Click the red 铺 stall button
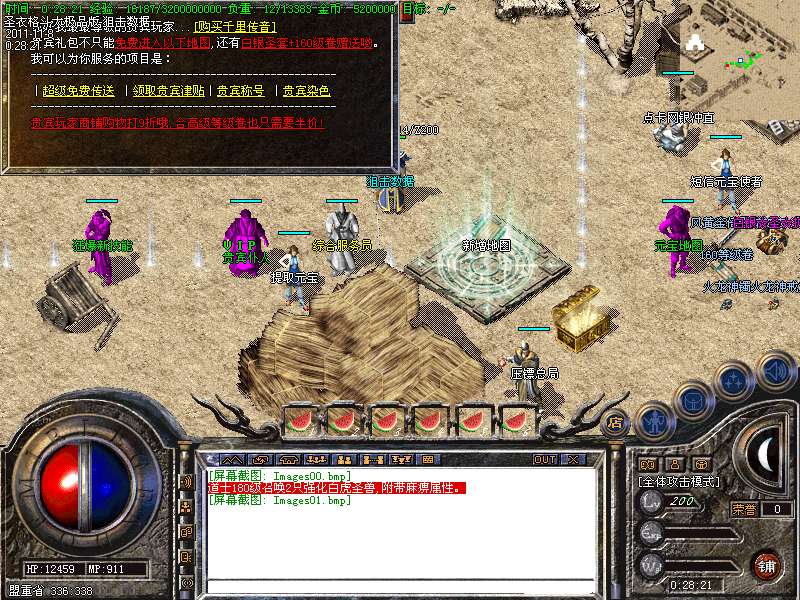 (766, 564)
